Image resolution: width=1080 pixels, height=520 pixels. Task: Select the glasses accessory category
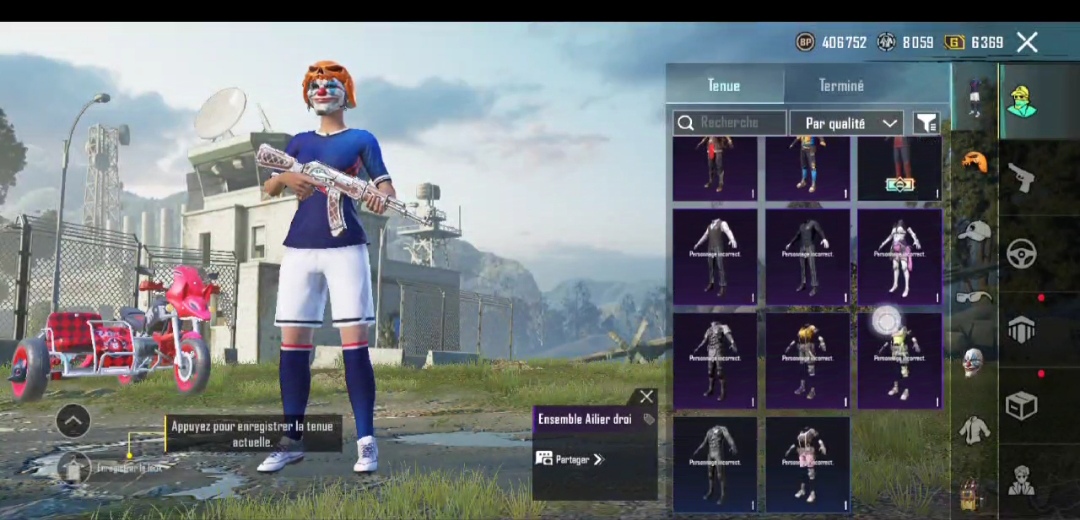click(974, 296)
